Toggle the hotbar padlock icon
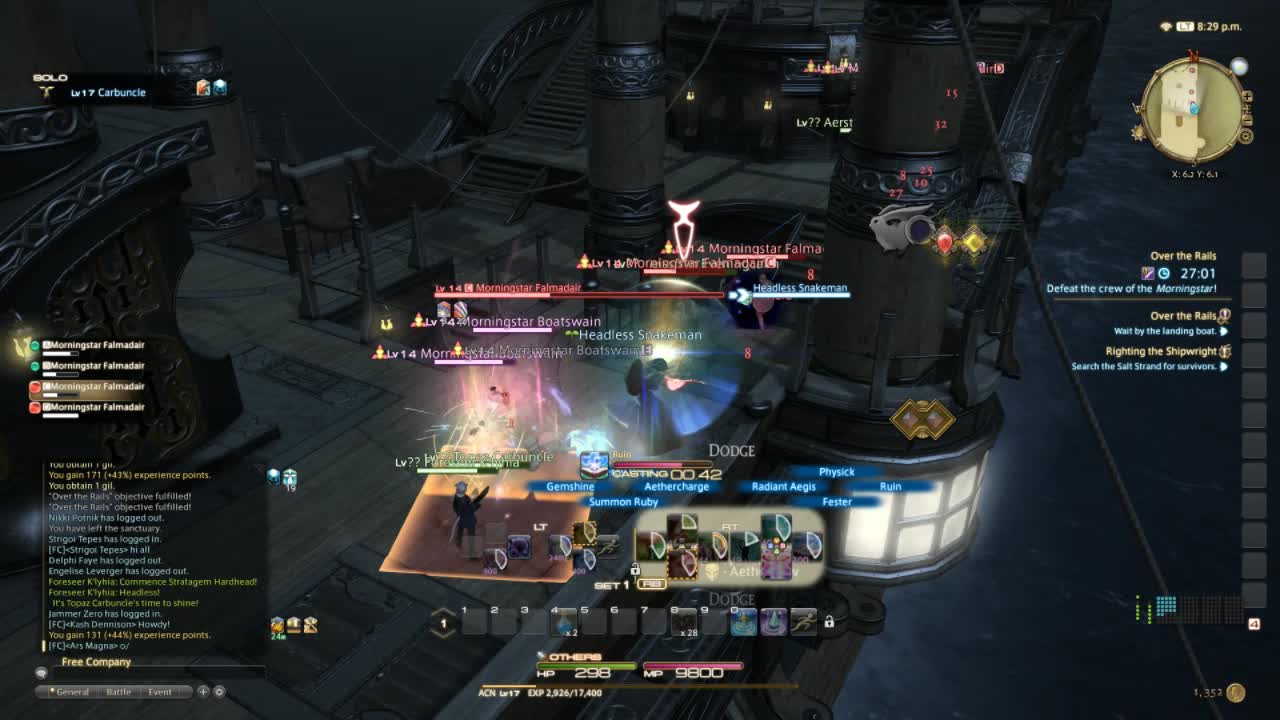The height and width of the screenshot is (720, 1280). click(829, 622)
